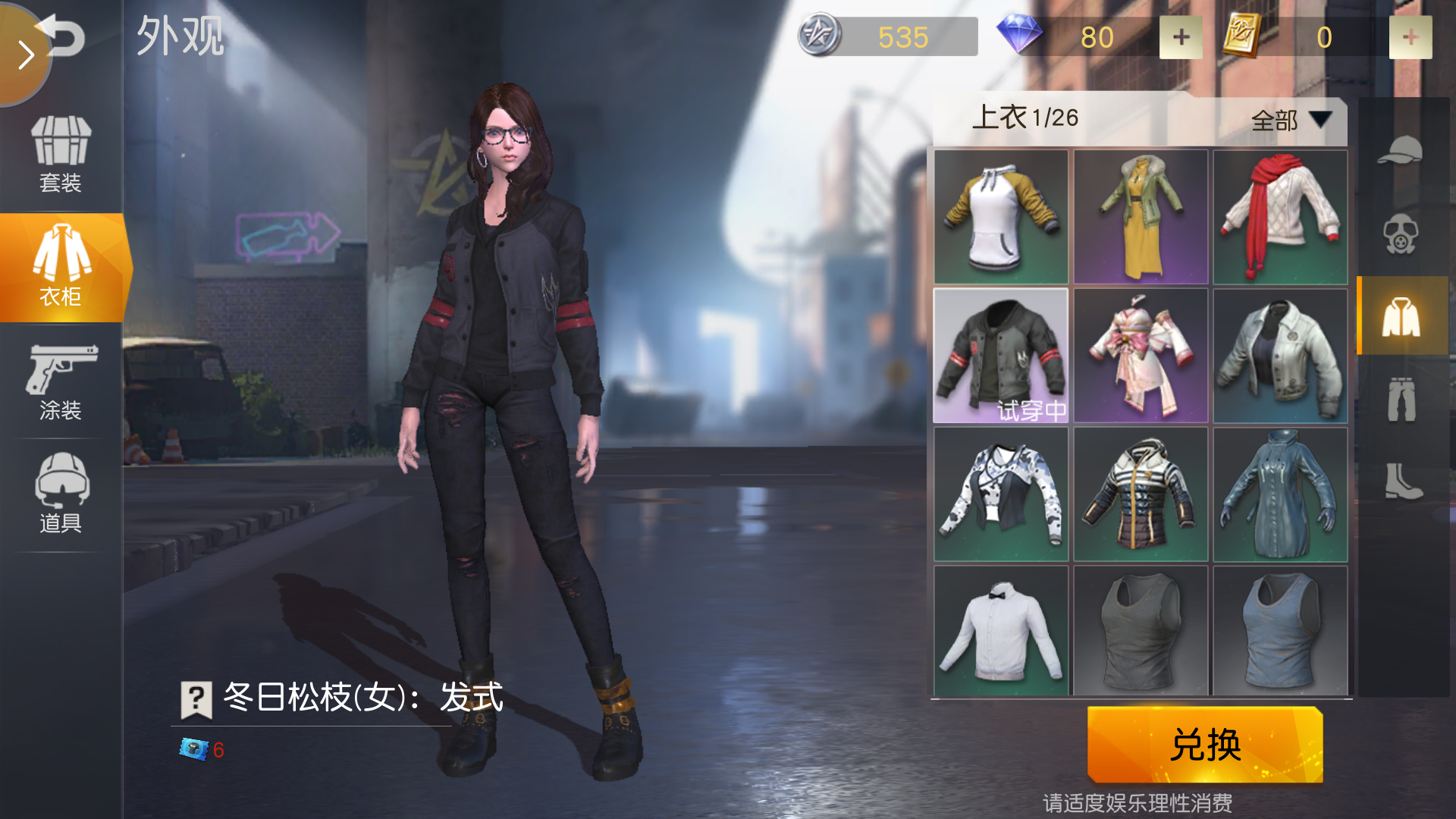The height and width of the screenshot is (819, 1456).
Task: Select the hat category icon
Action: pos(1404,148)
